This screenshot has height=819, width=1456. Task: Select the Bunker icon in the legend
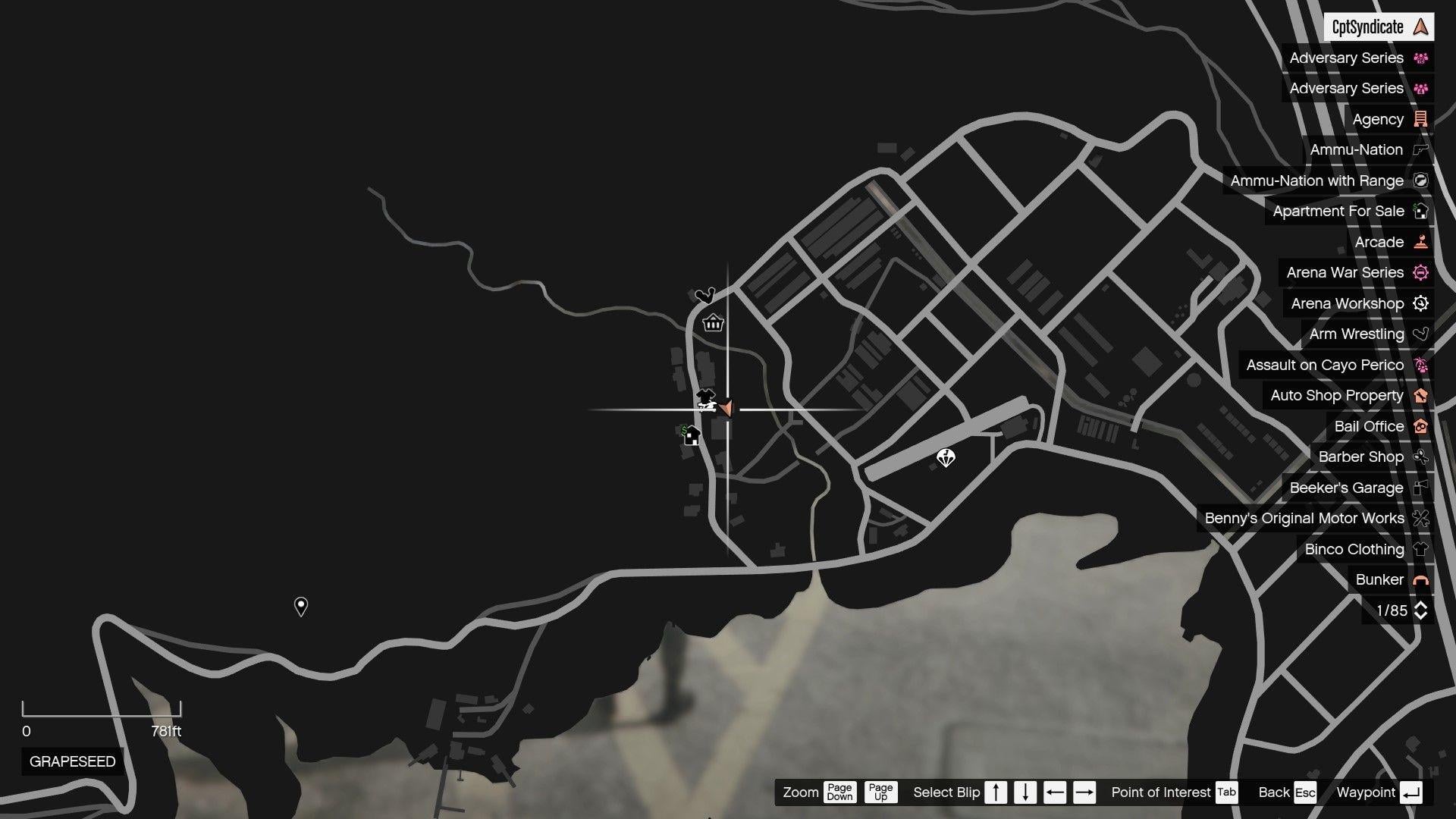point(1420,579)
